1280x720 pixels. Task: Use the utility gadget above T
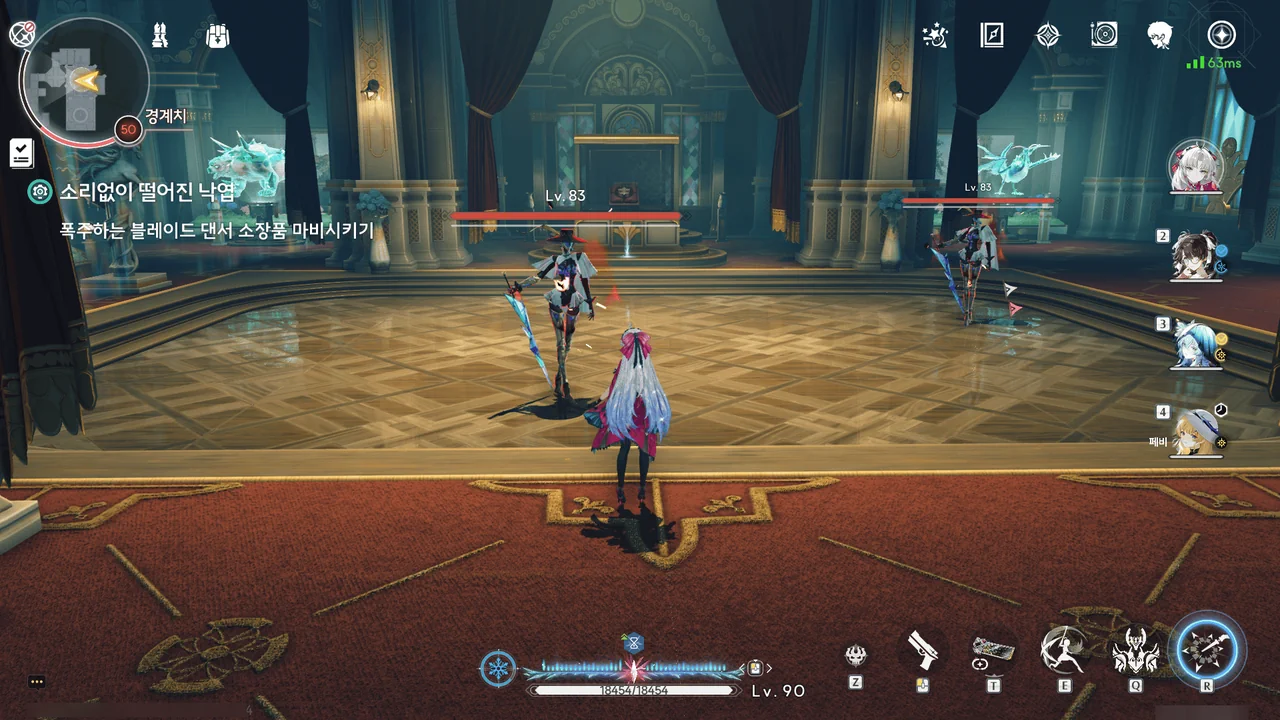coord(993,650)
